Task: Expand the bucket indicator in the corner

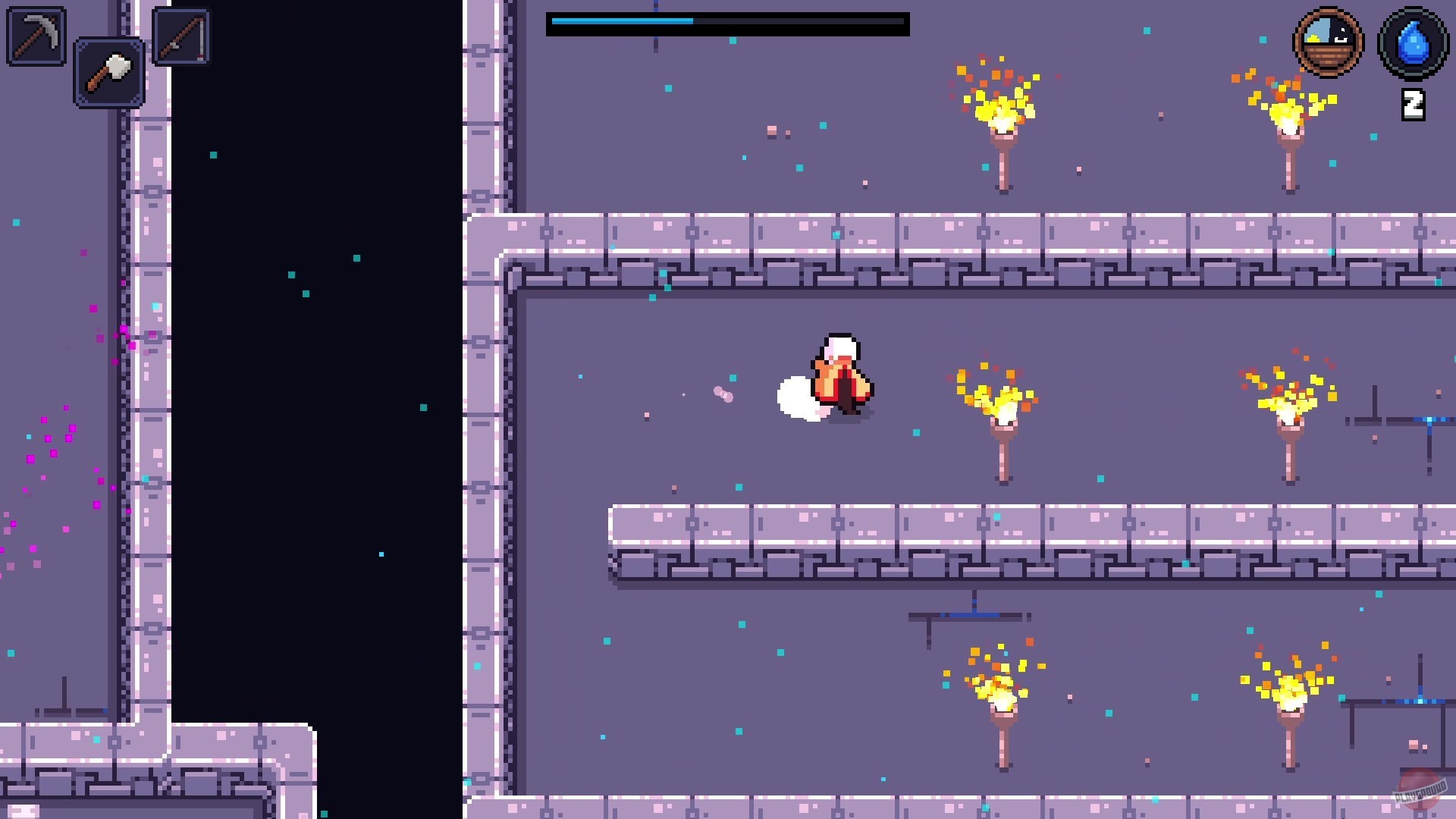Action: pos(1327,42)
